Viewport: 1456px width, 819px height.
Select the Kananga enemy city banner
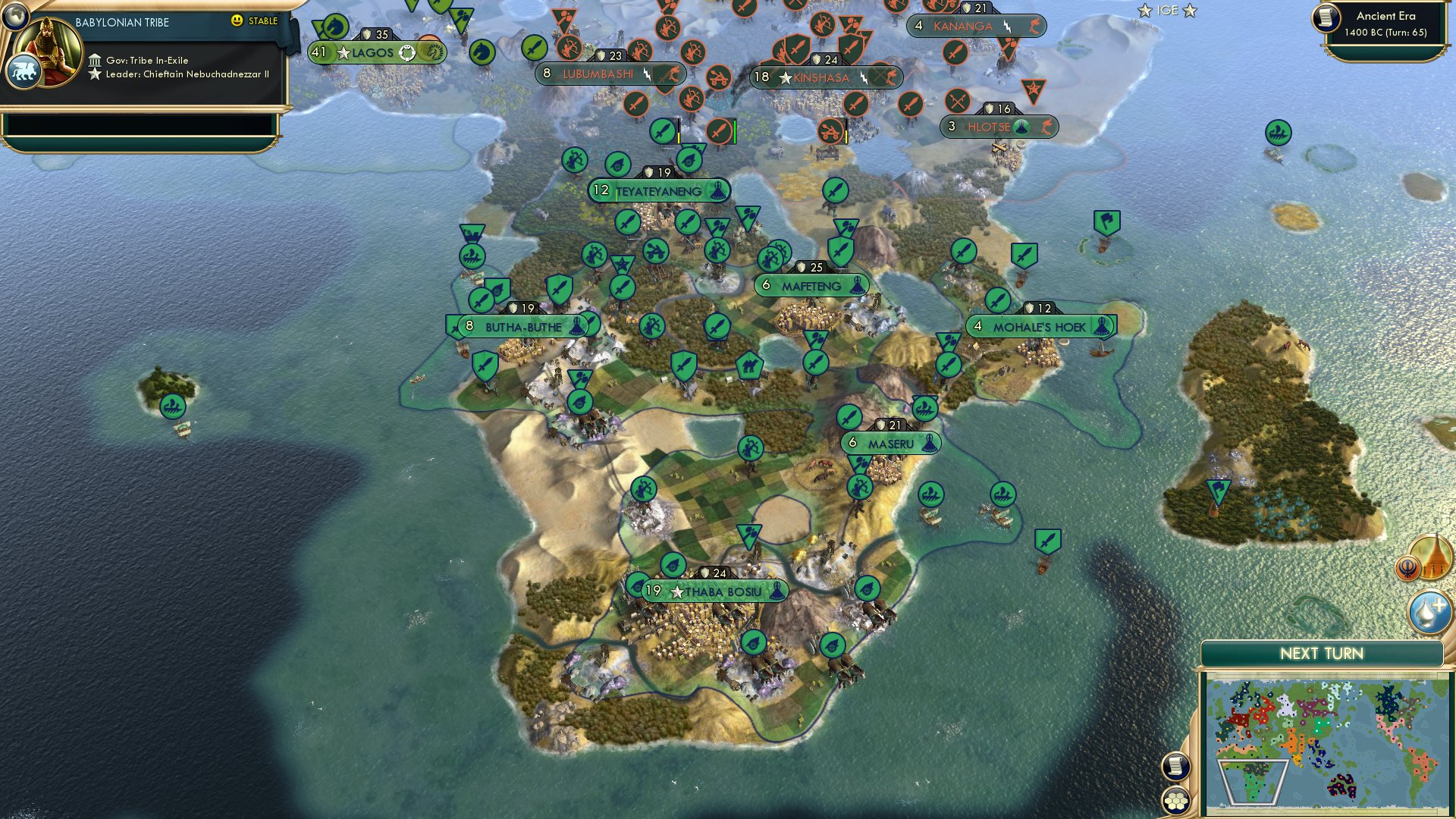click(x=977, y=26)
